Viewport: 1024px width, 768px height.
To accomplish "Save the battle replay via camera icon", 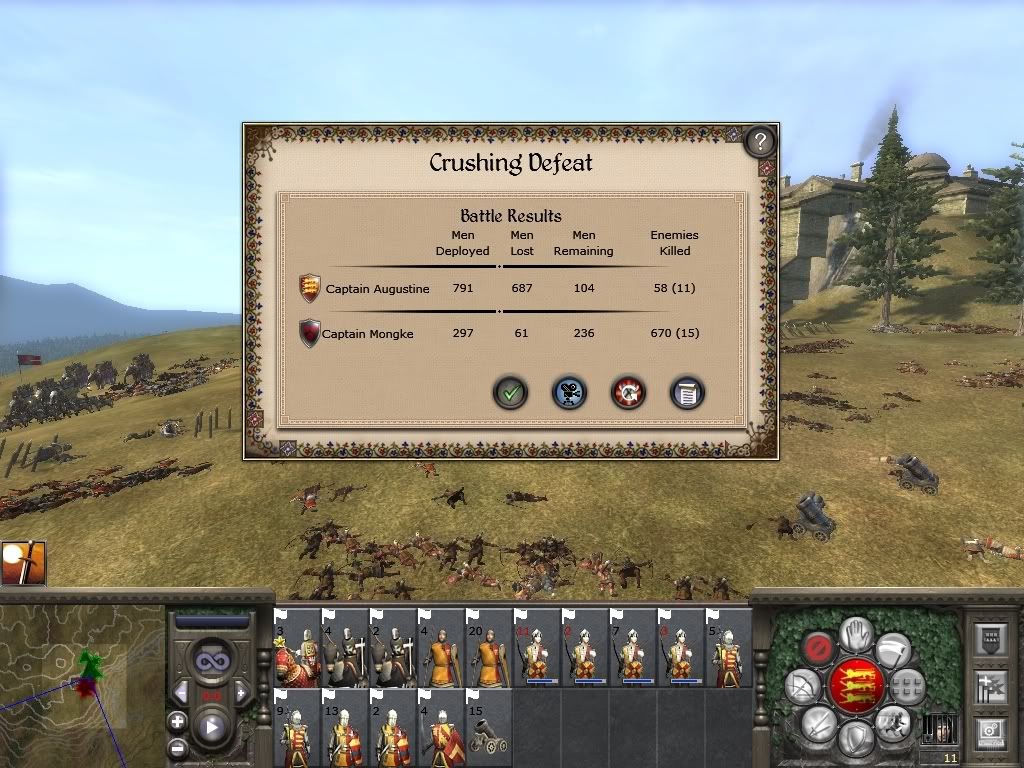I will tap(570, 393).
